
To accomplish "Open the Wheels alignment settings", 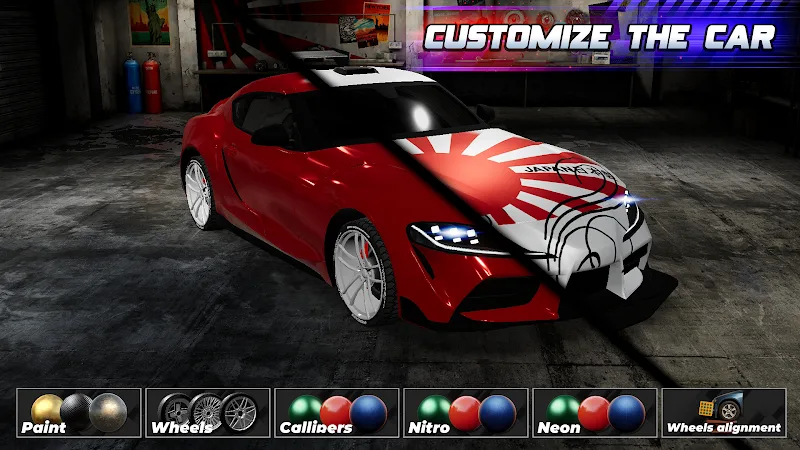I will click(x=724, y=413).
